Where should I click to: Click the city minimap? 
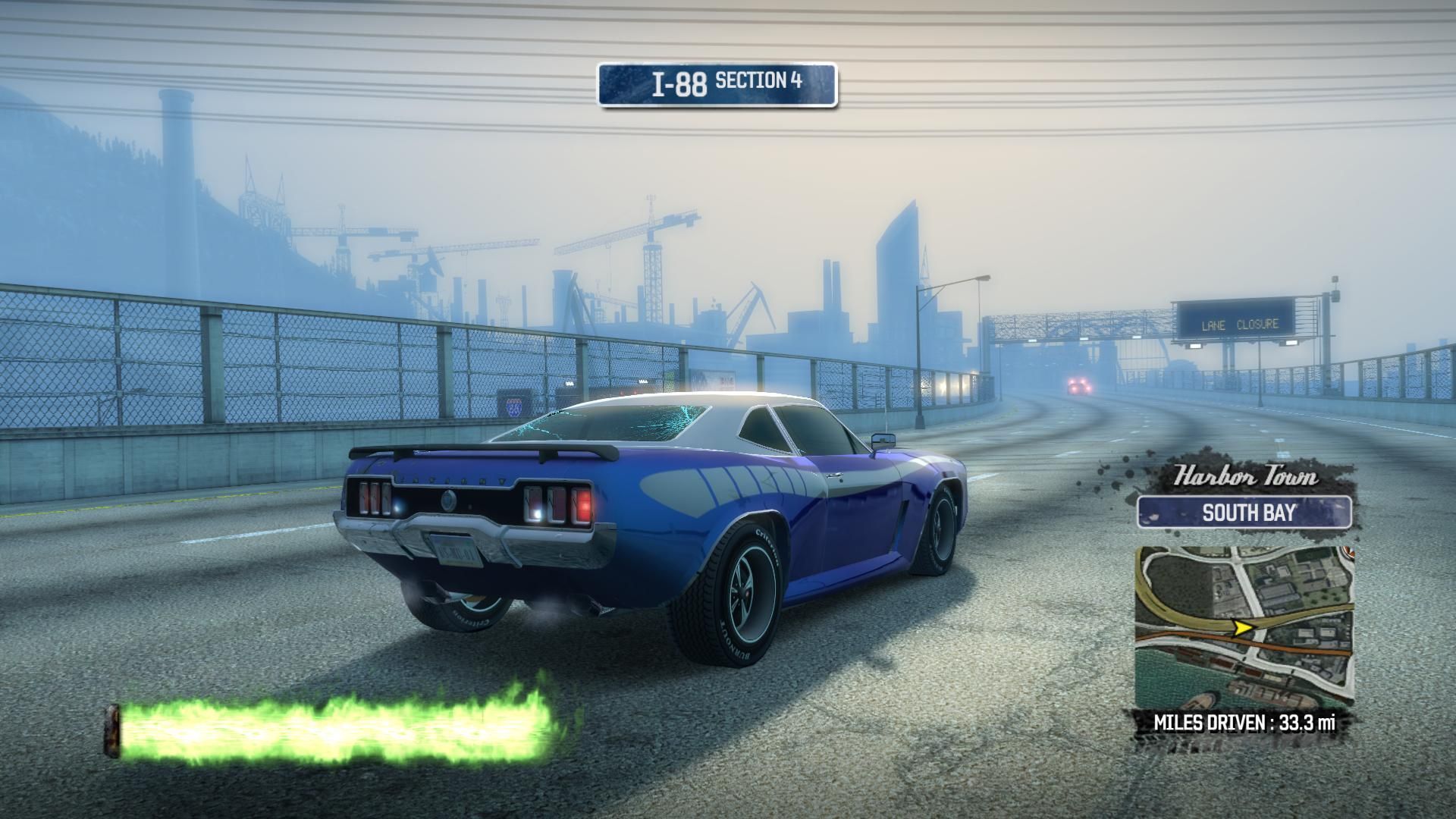point(1244,627)
